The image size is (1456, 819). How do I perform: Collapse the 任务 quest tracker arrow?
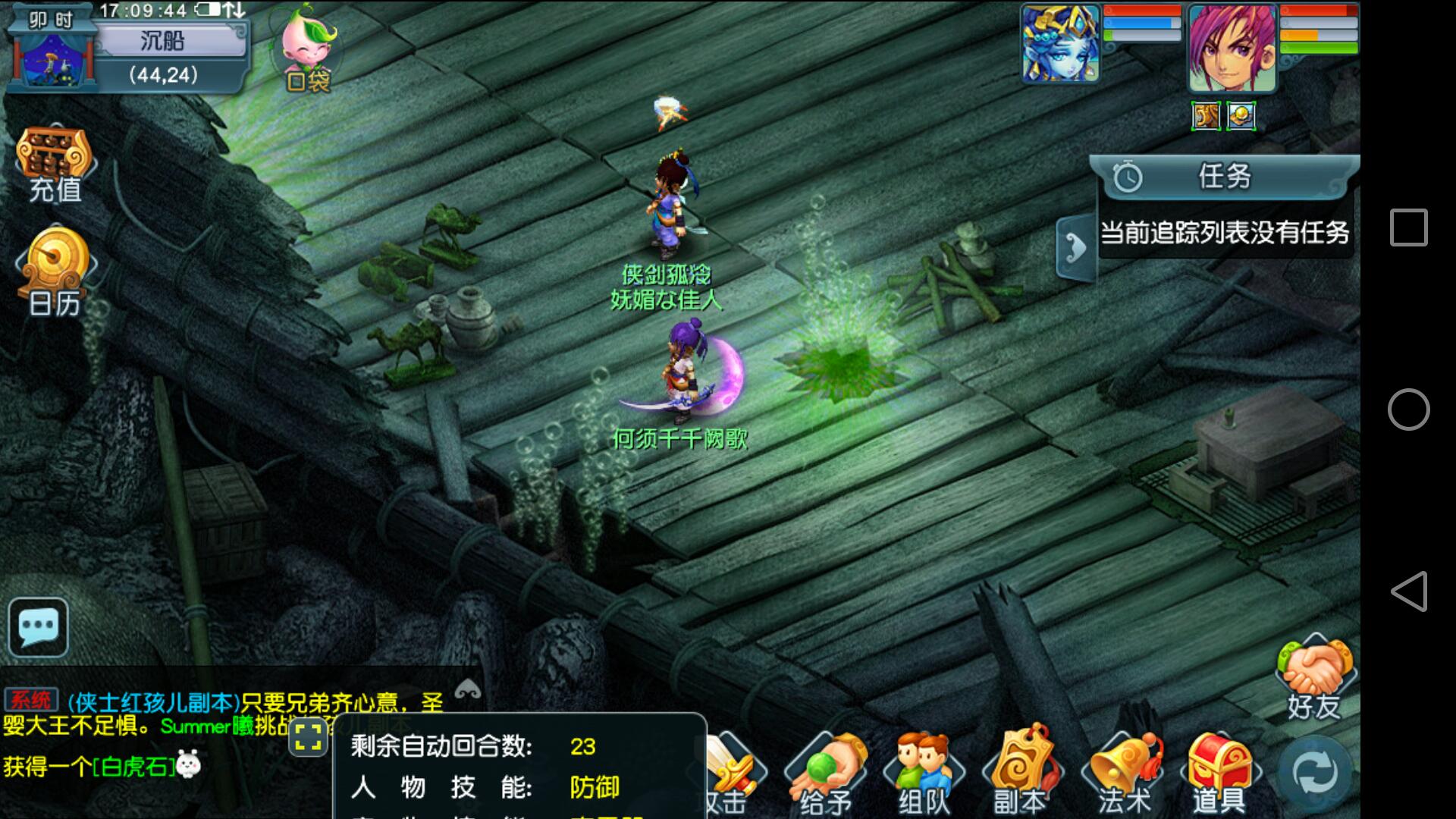tap(1075, 248)
